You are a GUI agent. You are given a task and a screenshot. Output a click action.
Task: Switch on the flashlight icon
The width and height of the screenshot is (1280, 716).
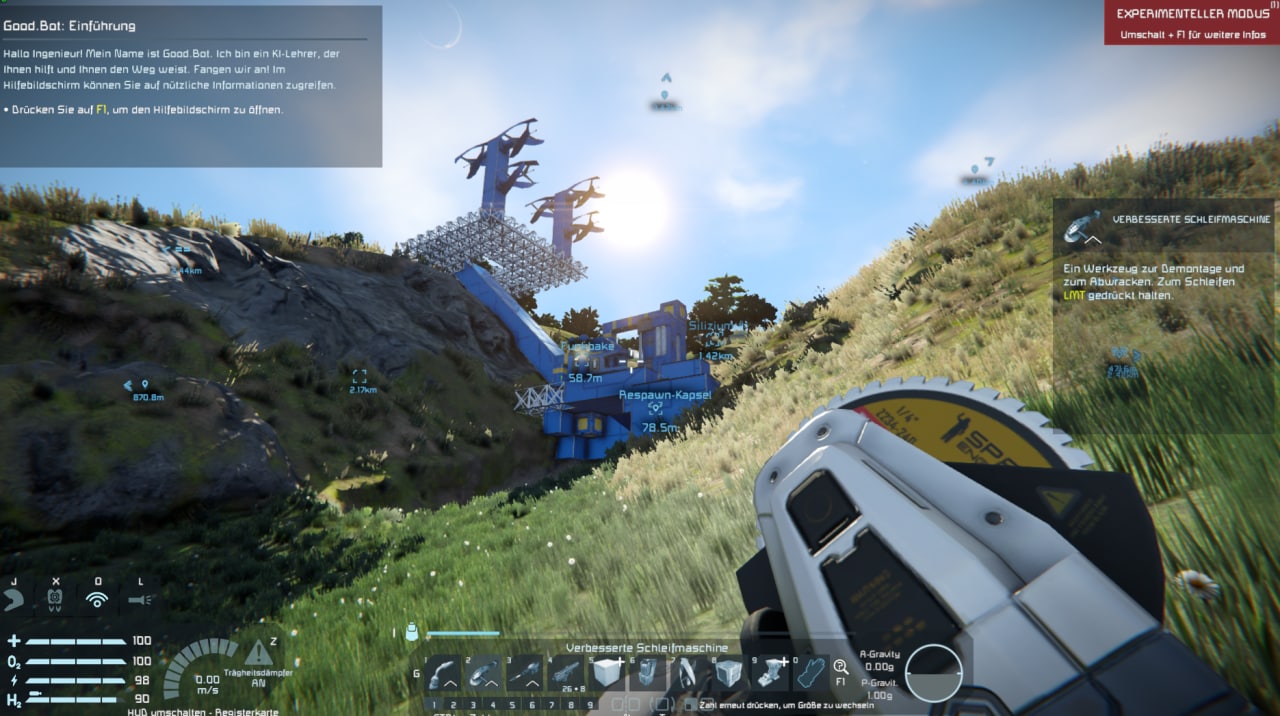coord(140,599)
